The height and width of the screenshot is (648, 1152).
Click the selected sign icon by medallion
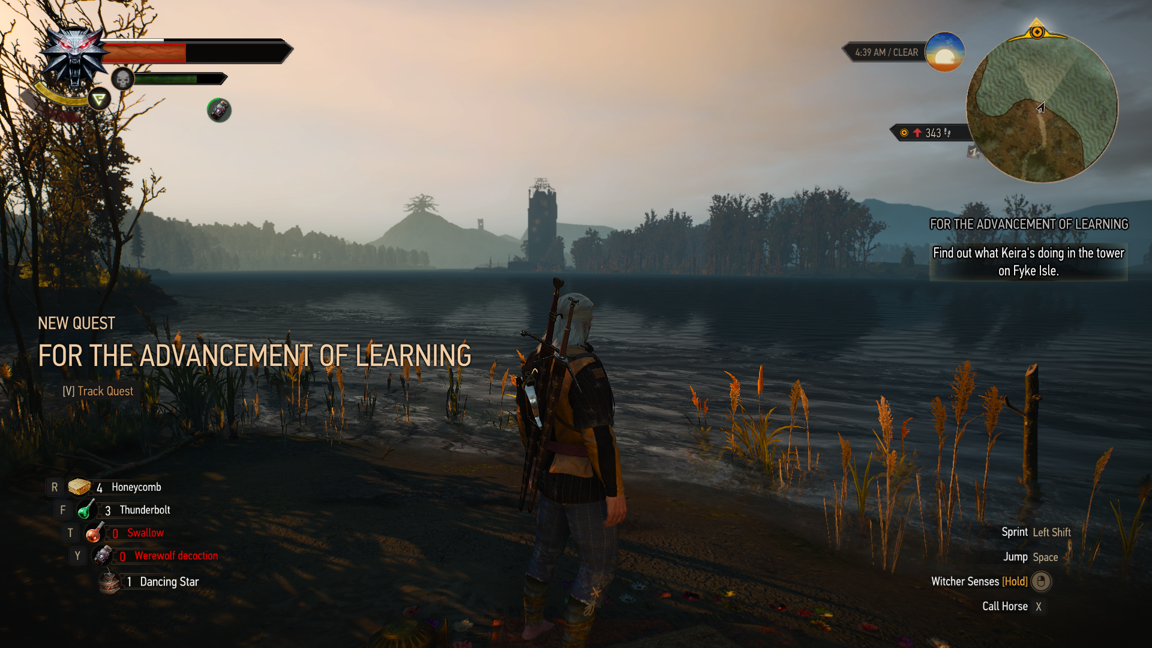[99, 98]
